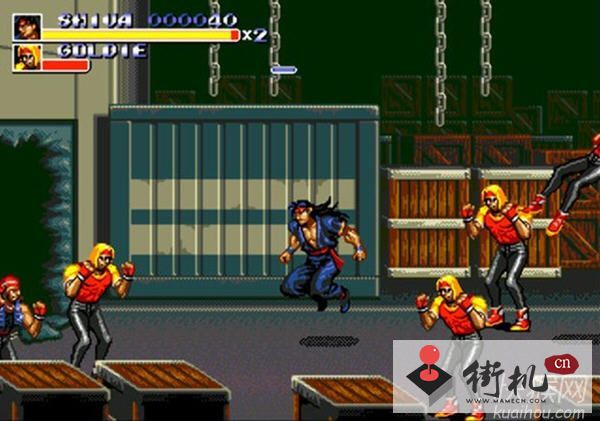
Task: Select the Goldie enemy portrait
Action: pyautogui.click(x=27, y=58)
